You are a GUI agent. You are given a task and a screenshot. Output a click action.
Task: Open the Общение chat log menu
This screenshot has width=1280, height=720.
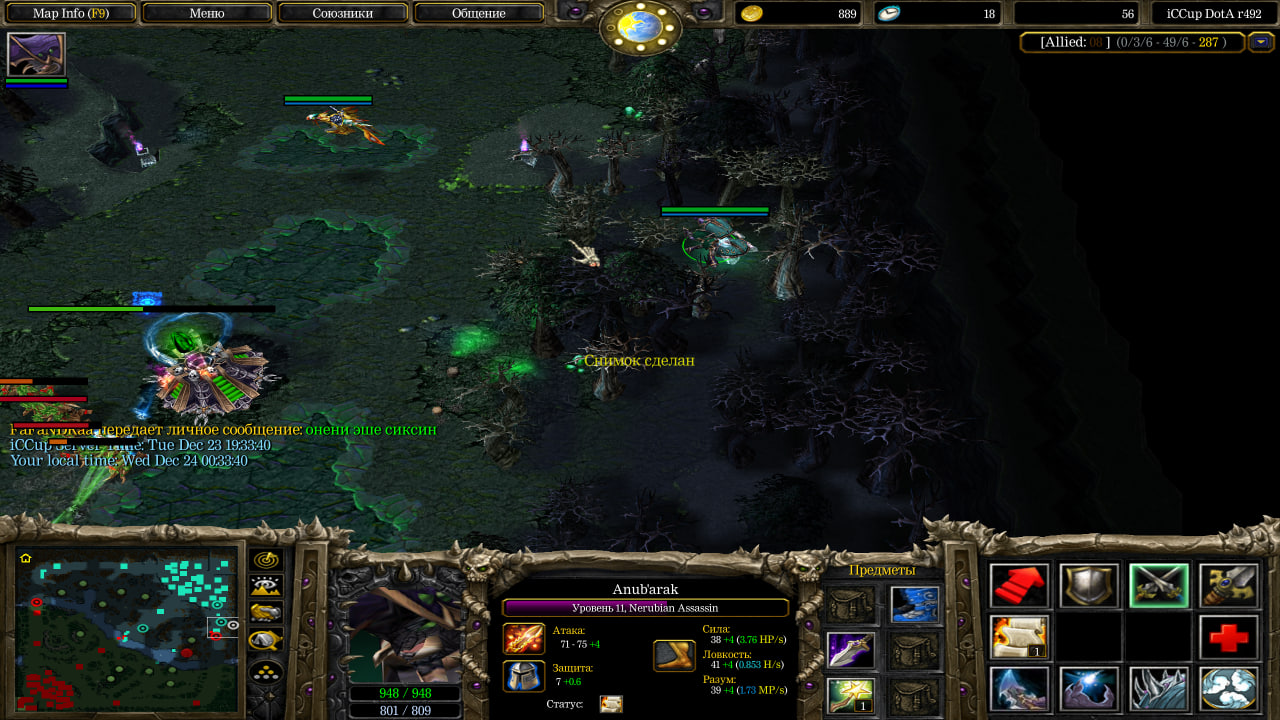478,14
